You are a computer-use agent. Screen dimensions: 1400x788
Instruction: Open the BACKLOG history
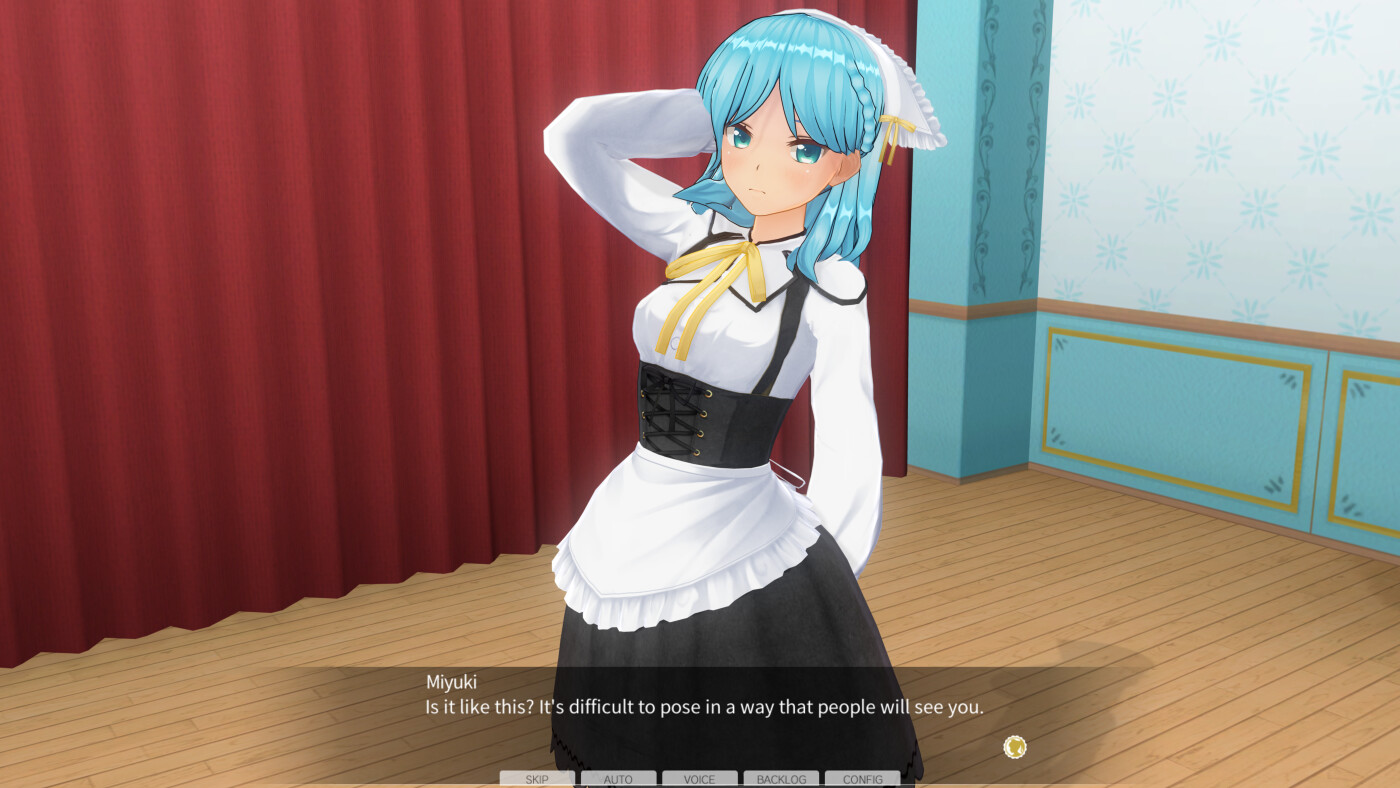click(x=781, y=778)
